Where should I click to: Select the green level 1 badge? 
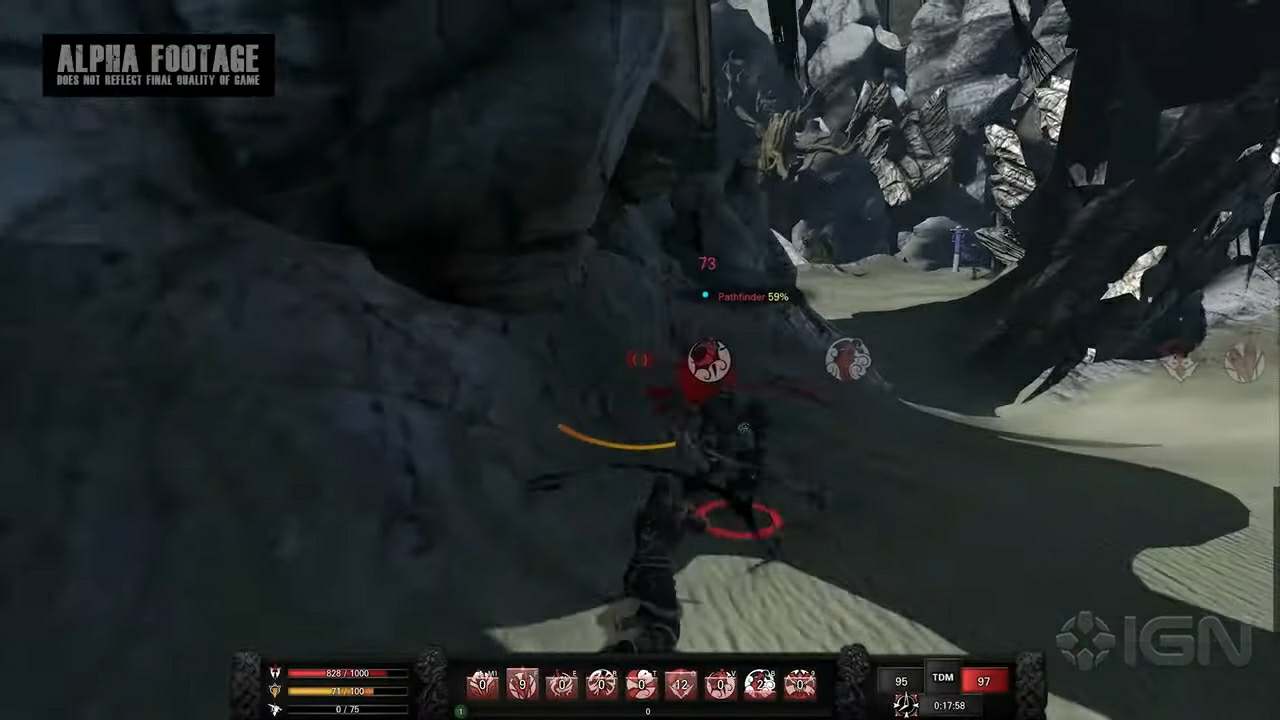click(x=461, y=711)
